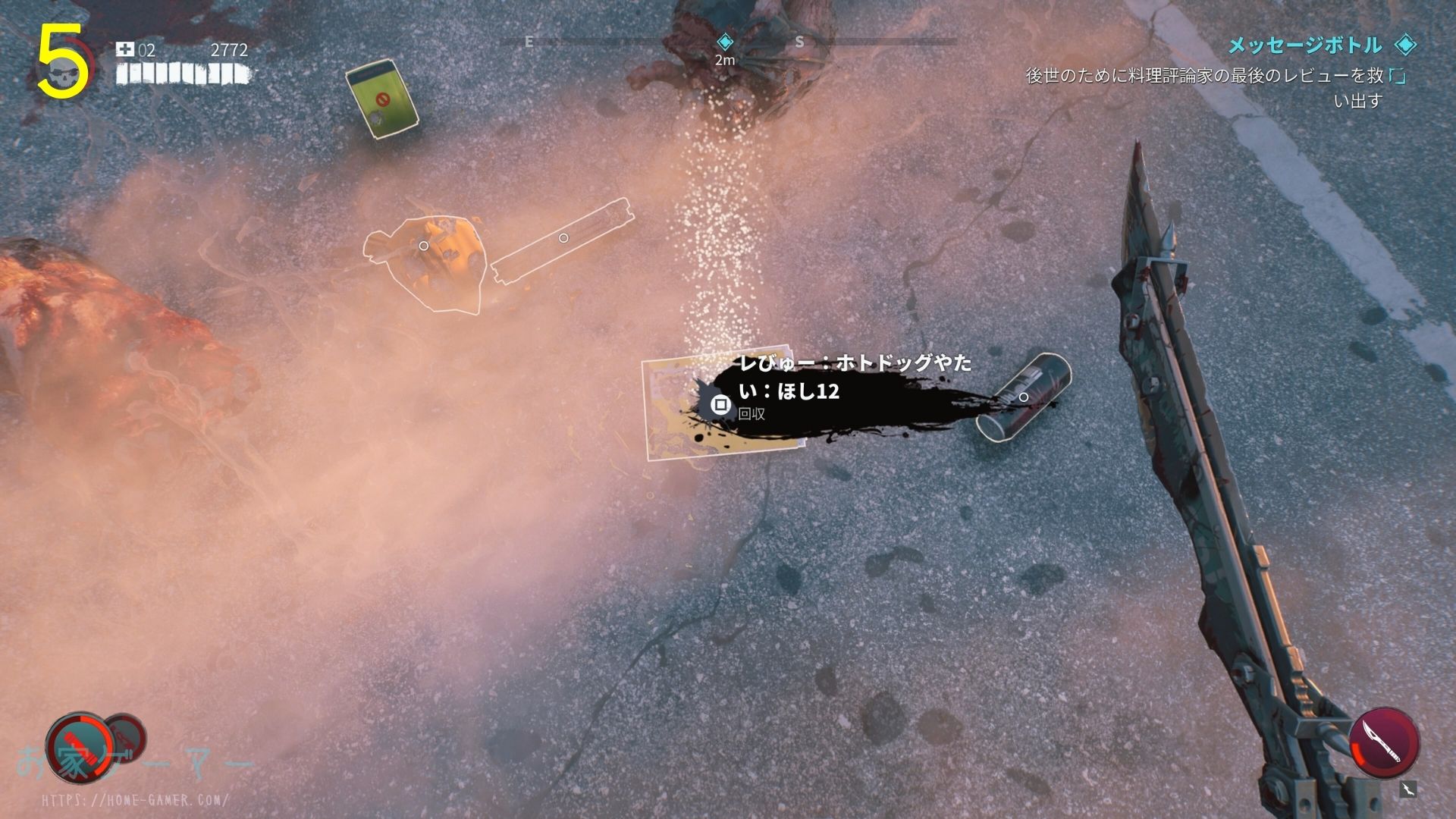Open the home-gamer.com watermark link
Viewport: 1456px width, 819px height.
135,800
